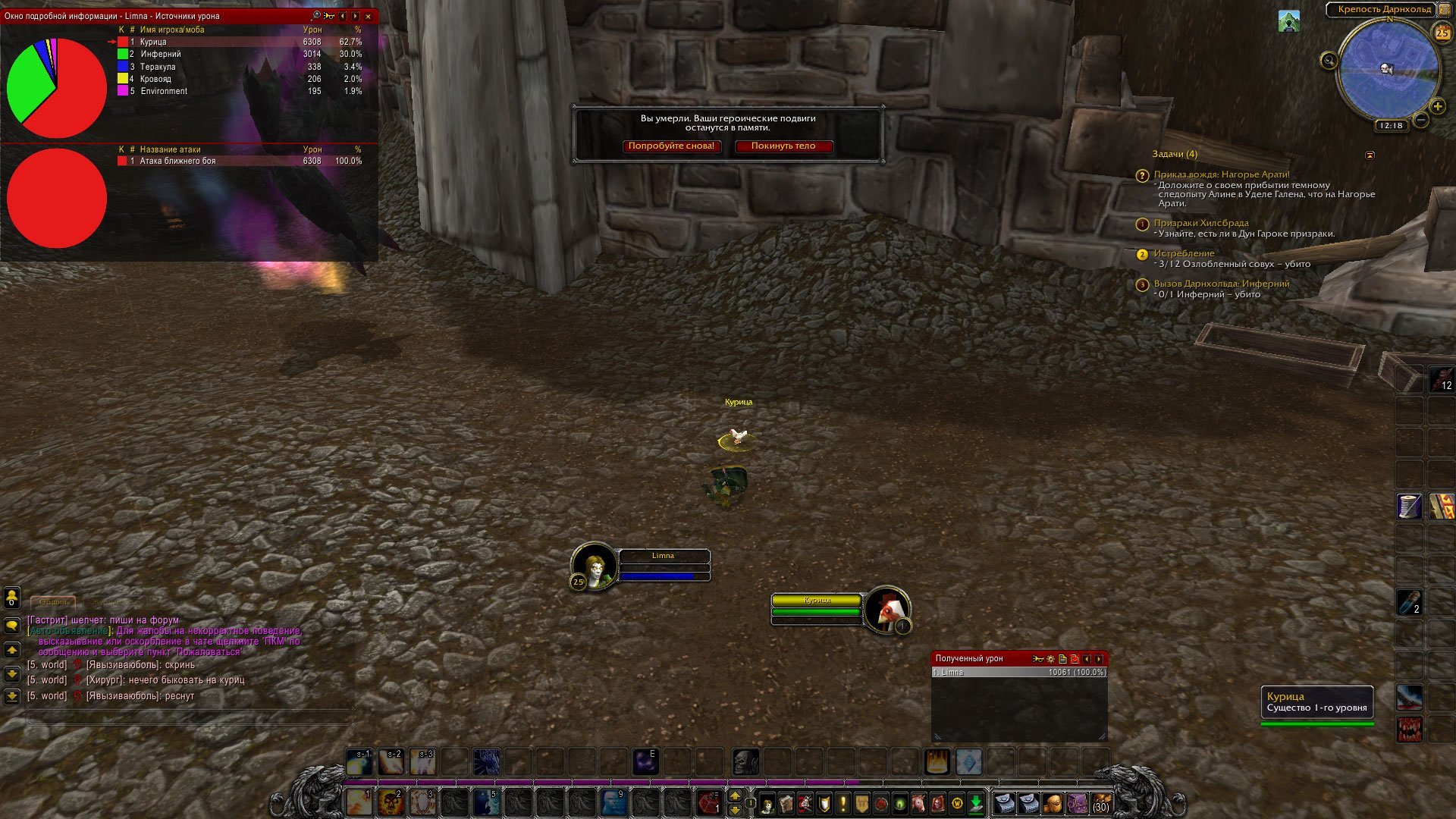
Task: Click the "Попробуйте снова!" button
Action: point(671,146)
